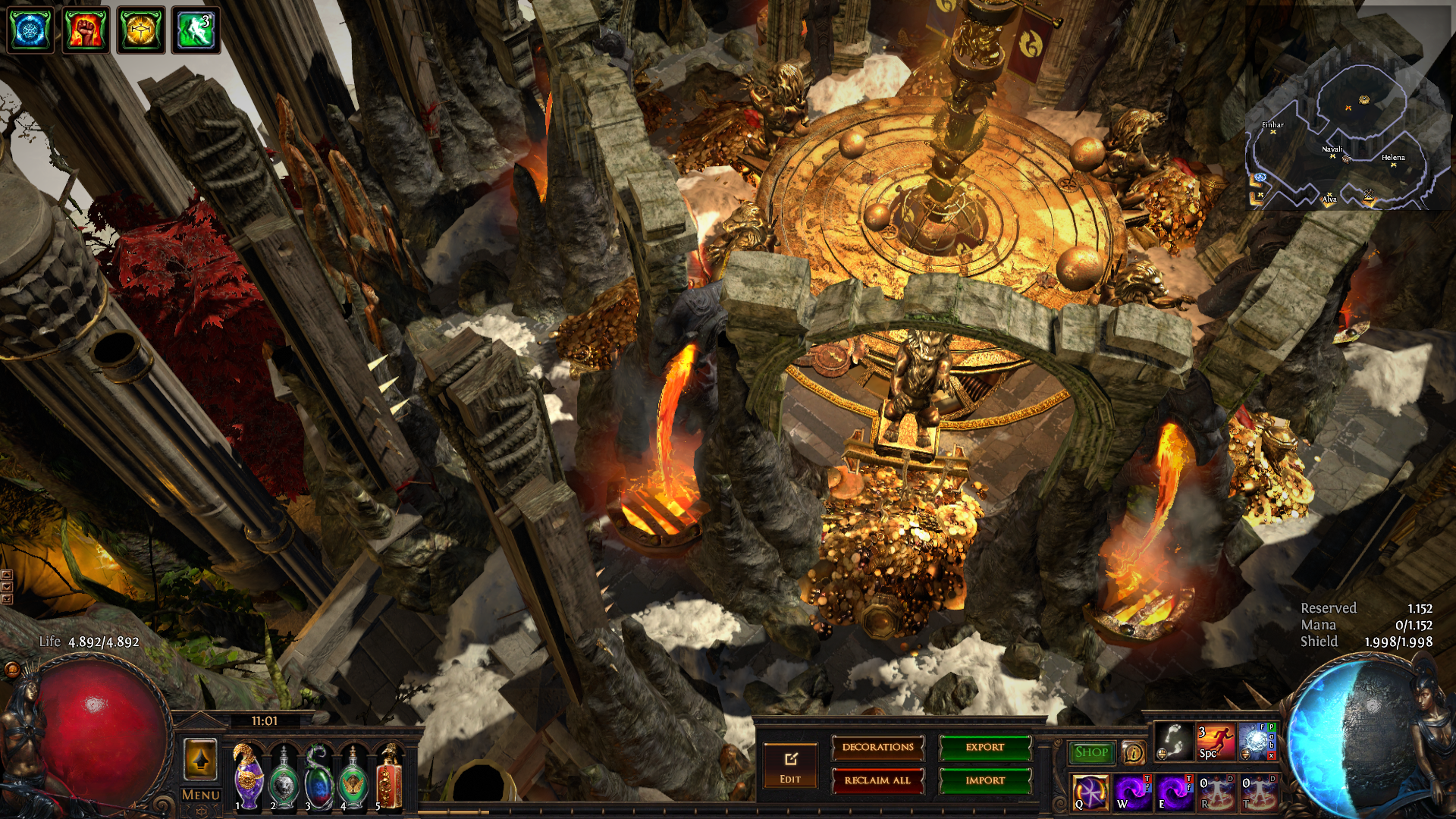The width and height of the screenshot is (1456, 819).
Task: Import a hideout layout
Action: [x=985, y=780]
